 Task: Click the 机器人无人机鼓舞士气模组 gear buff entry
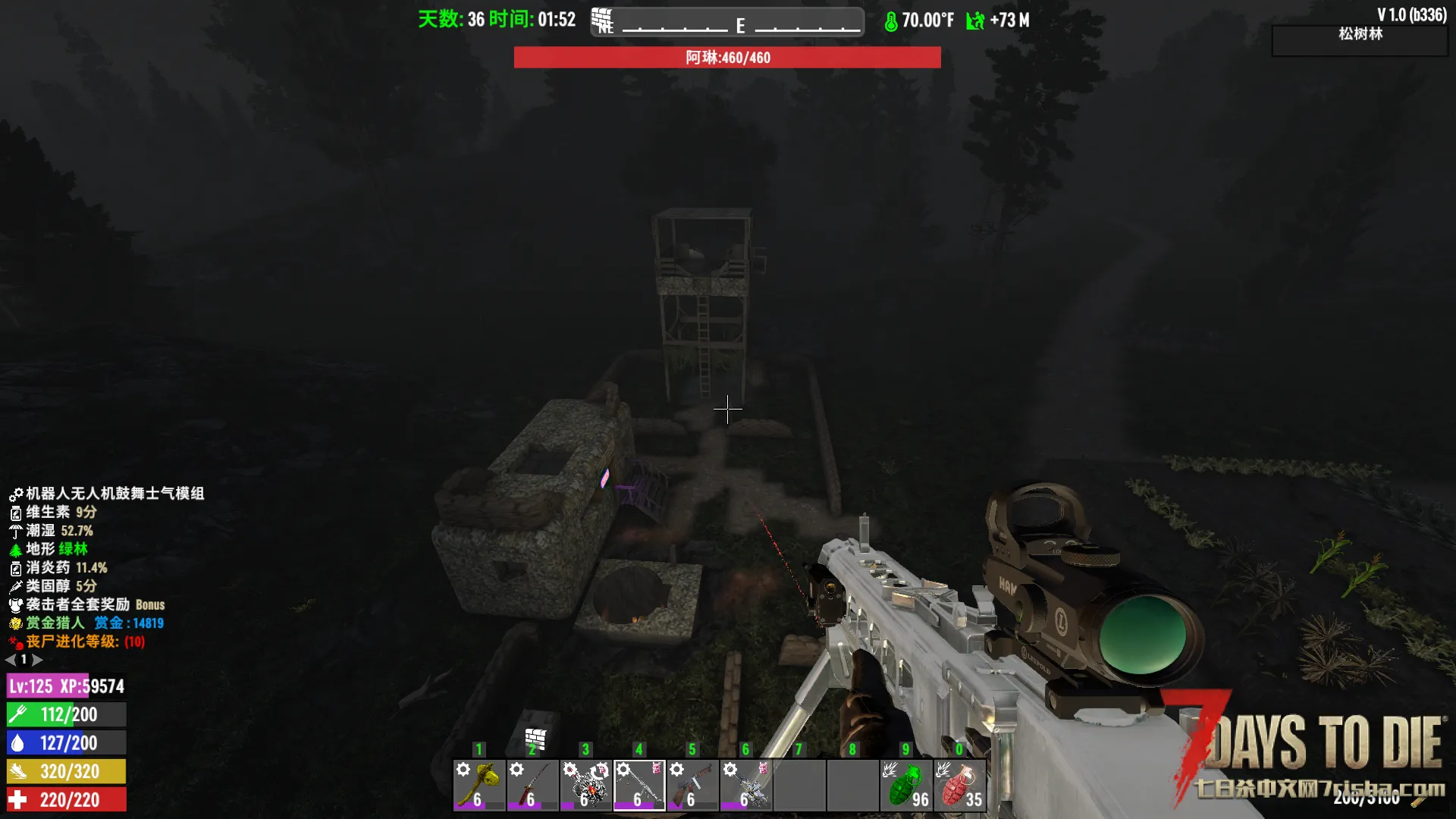point(106,494)
